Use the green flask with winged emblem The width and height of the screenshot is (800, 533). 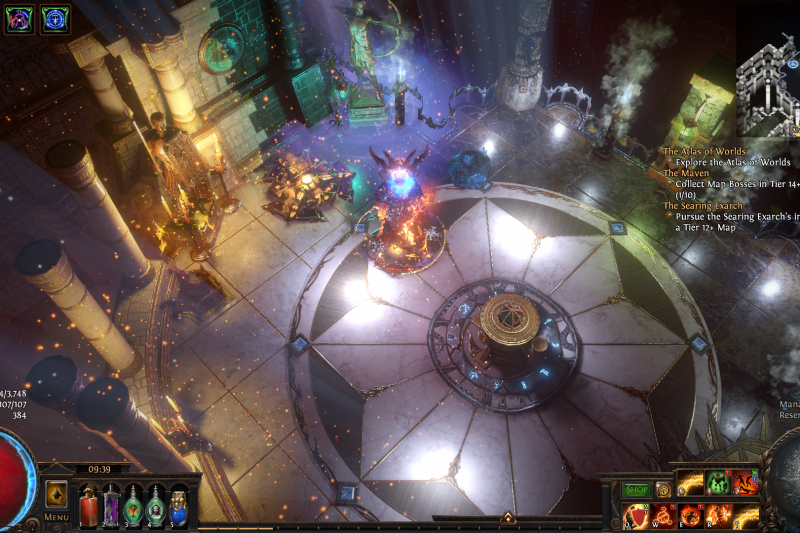pyautogui.click(x=134, y=506)
